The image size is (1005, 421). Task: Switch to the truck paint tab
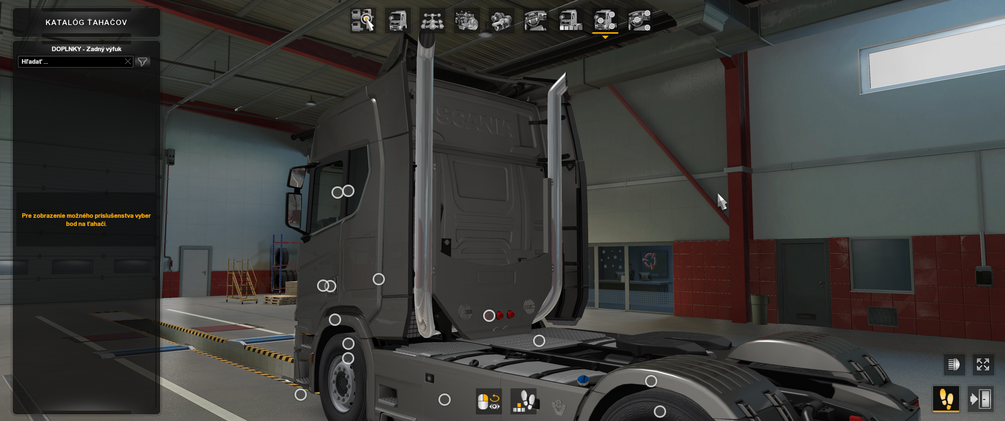pyautogui.click(x=570, y=20)
